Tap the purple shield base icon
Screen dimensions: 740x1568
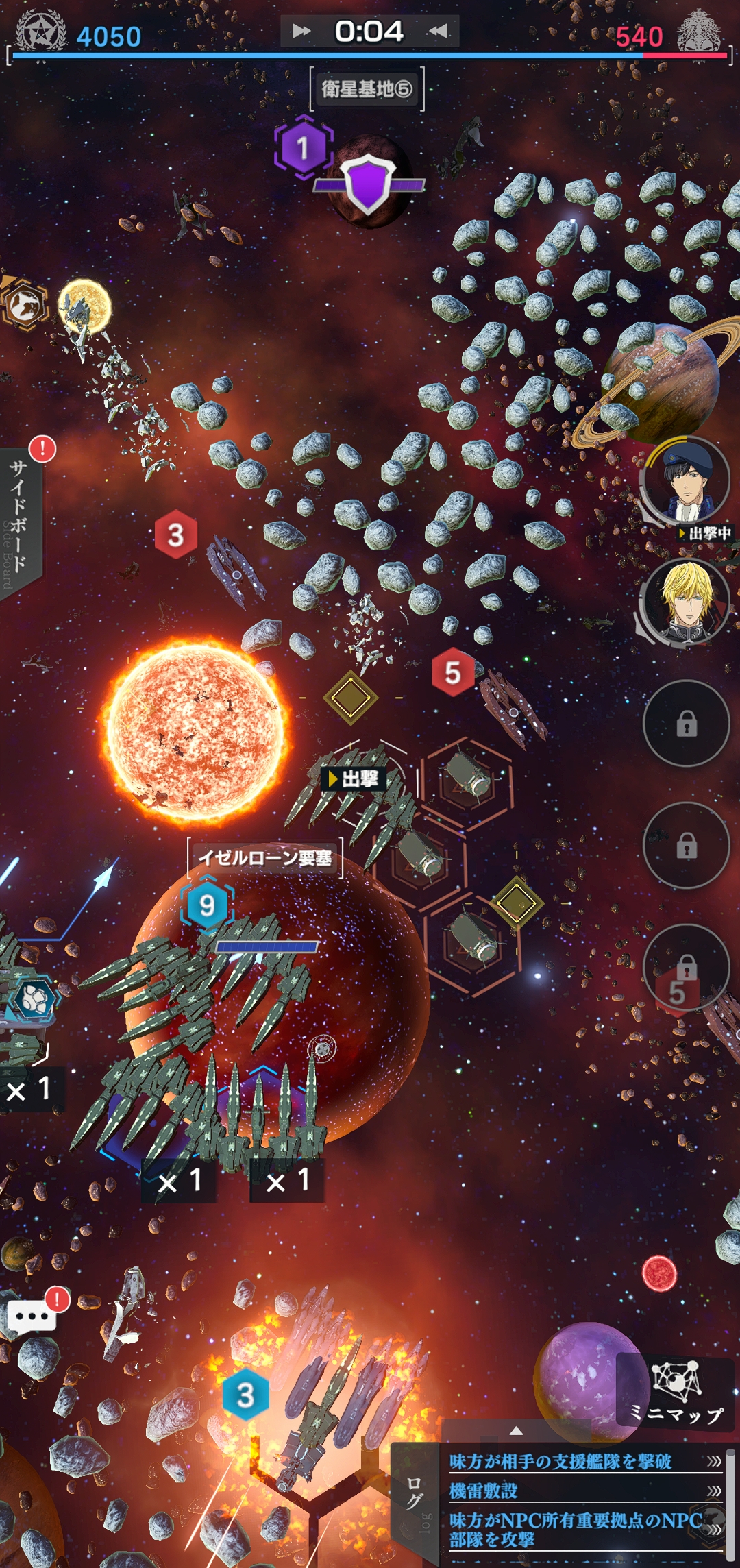tap(369, 183)
